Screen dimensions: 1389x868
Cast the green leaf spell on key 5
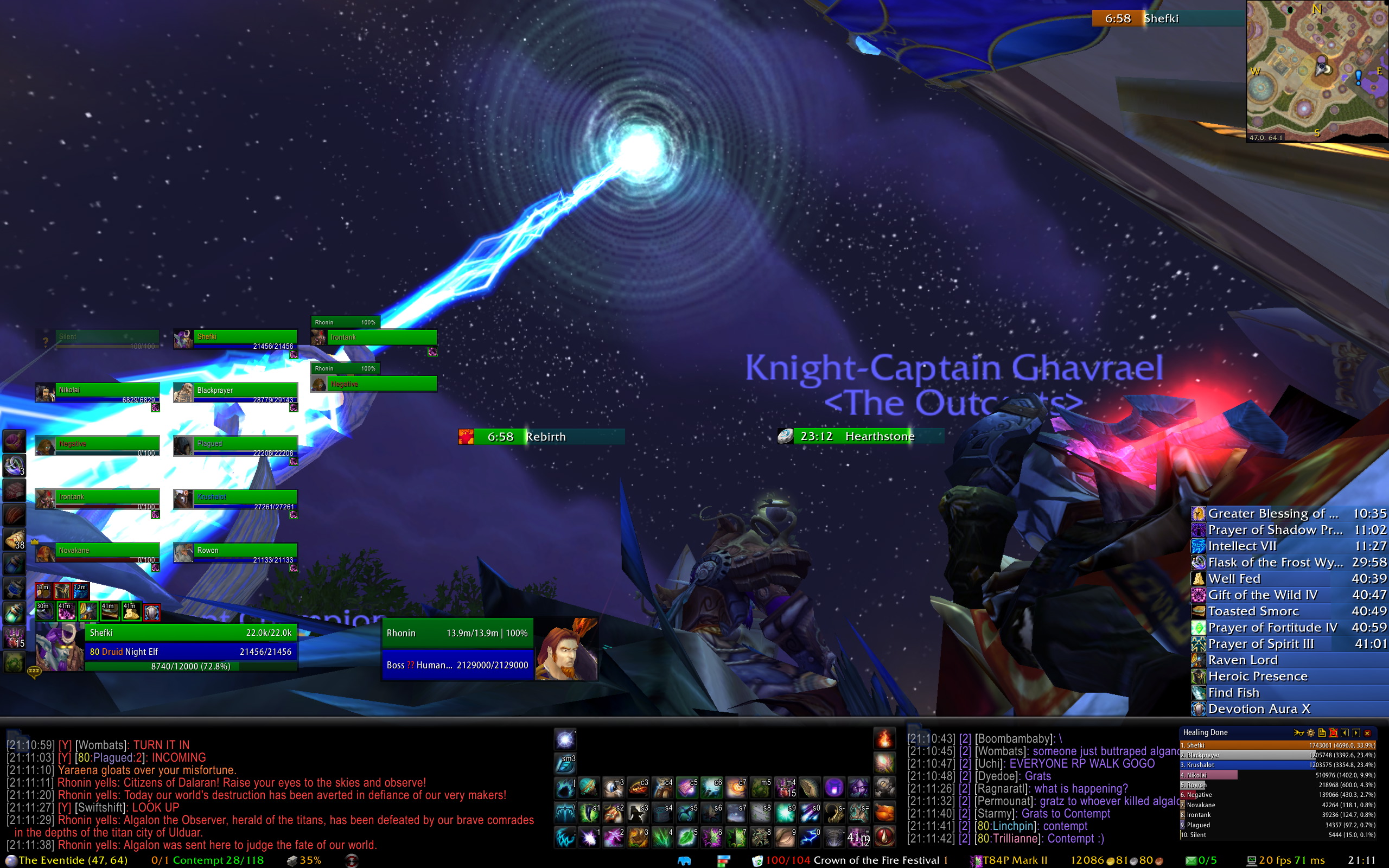(x=686, y=838)
